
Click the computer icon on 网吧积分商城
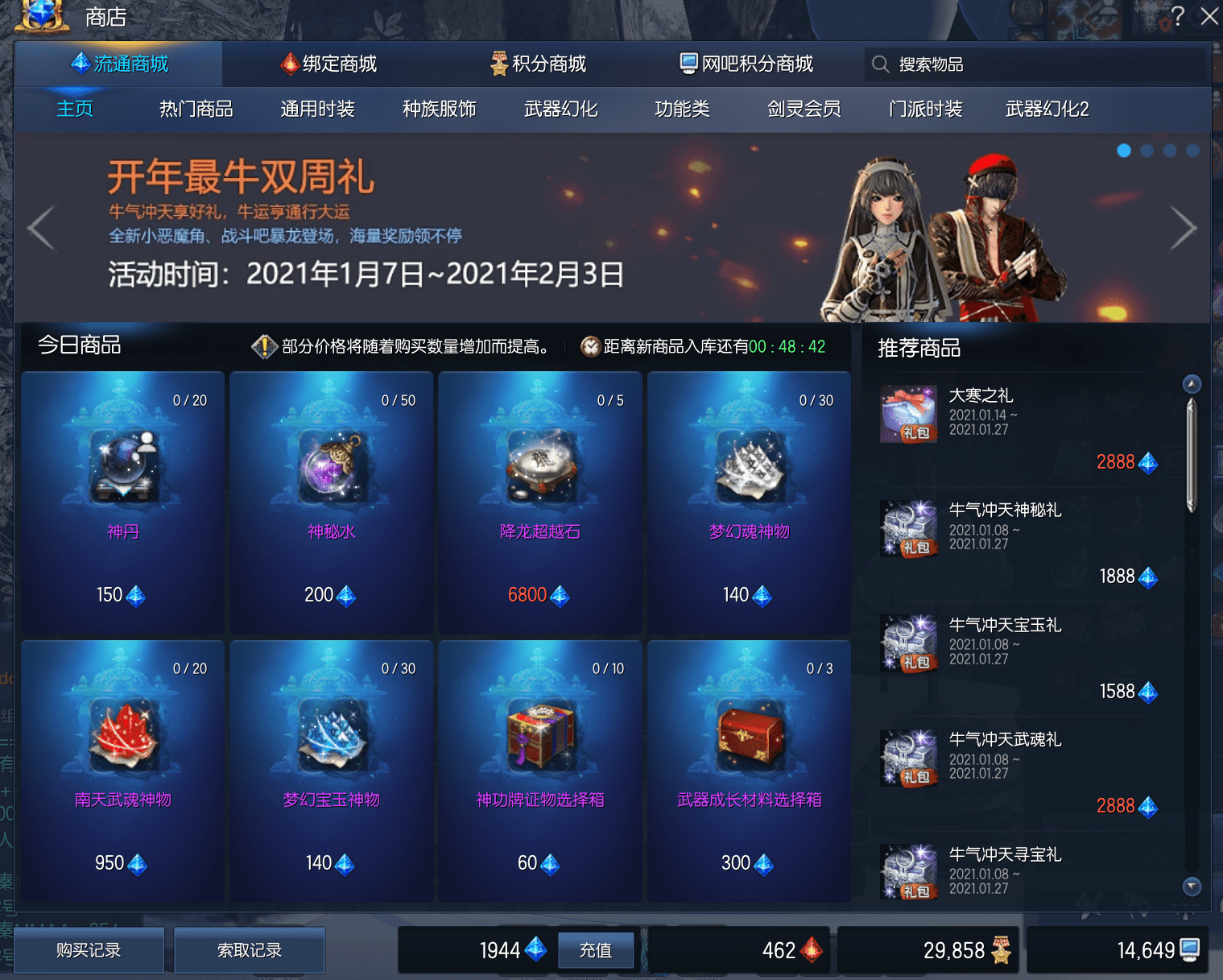click(x=688, y=64)
